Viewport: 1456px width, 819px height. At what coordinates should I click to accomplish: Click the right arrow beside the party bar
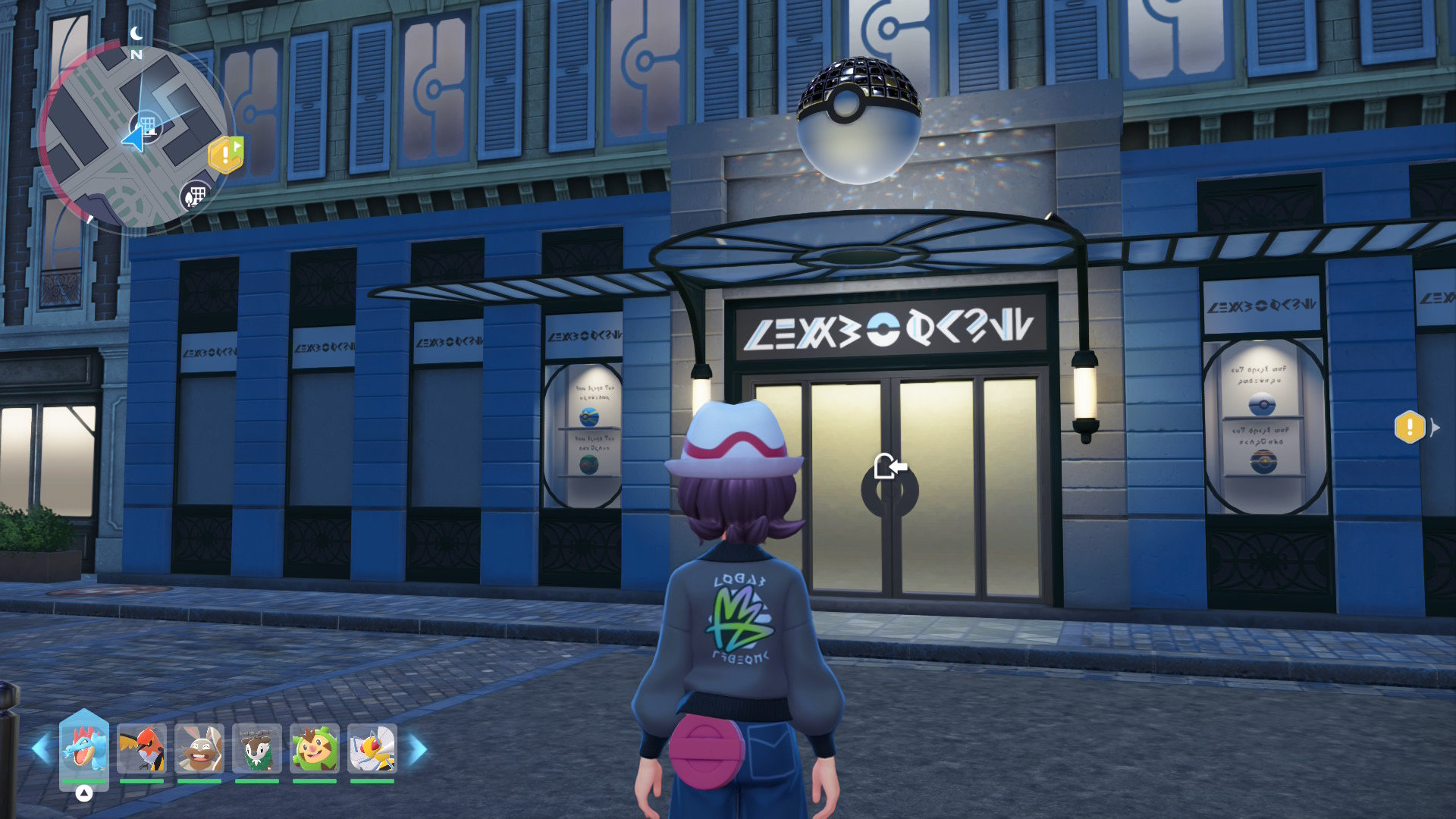418,748
